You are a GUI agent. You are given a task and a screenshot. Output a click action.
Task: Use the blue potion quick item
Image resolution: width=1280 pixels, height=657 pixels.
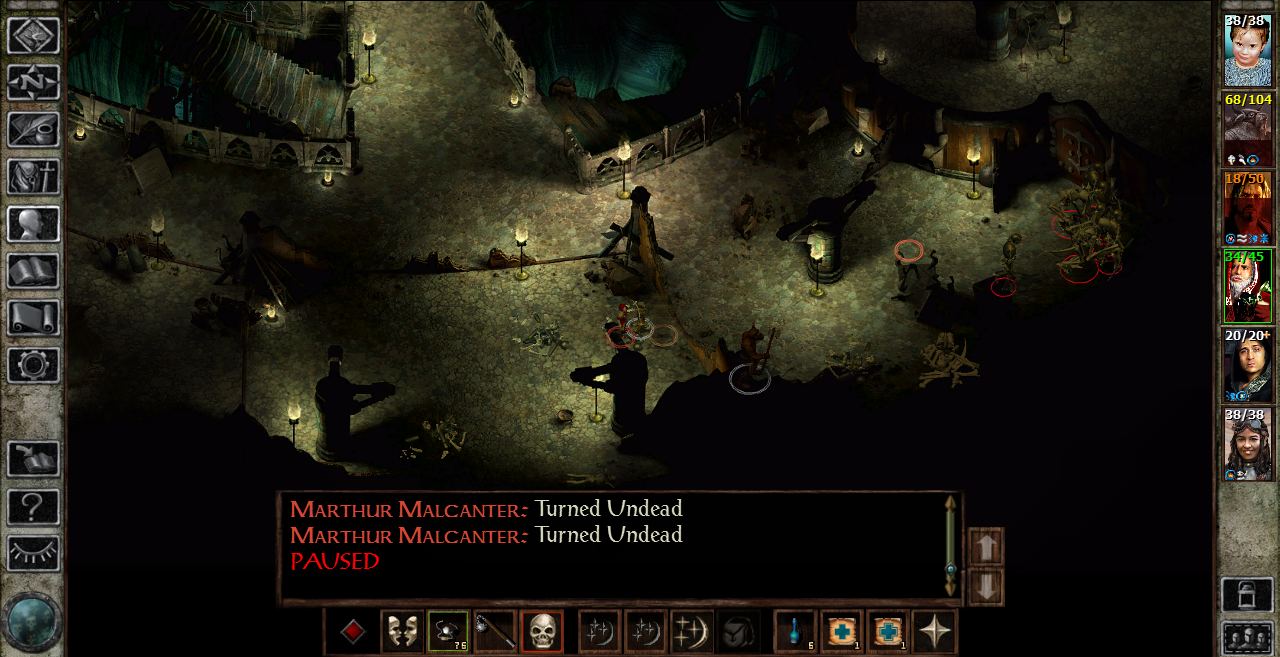(x=795, y=632)
